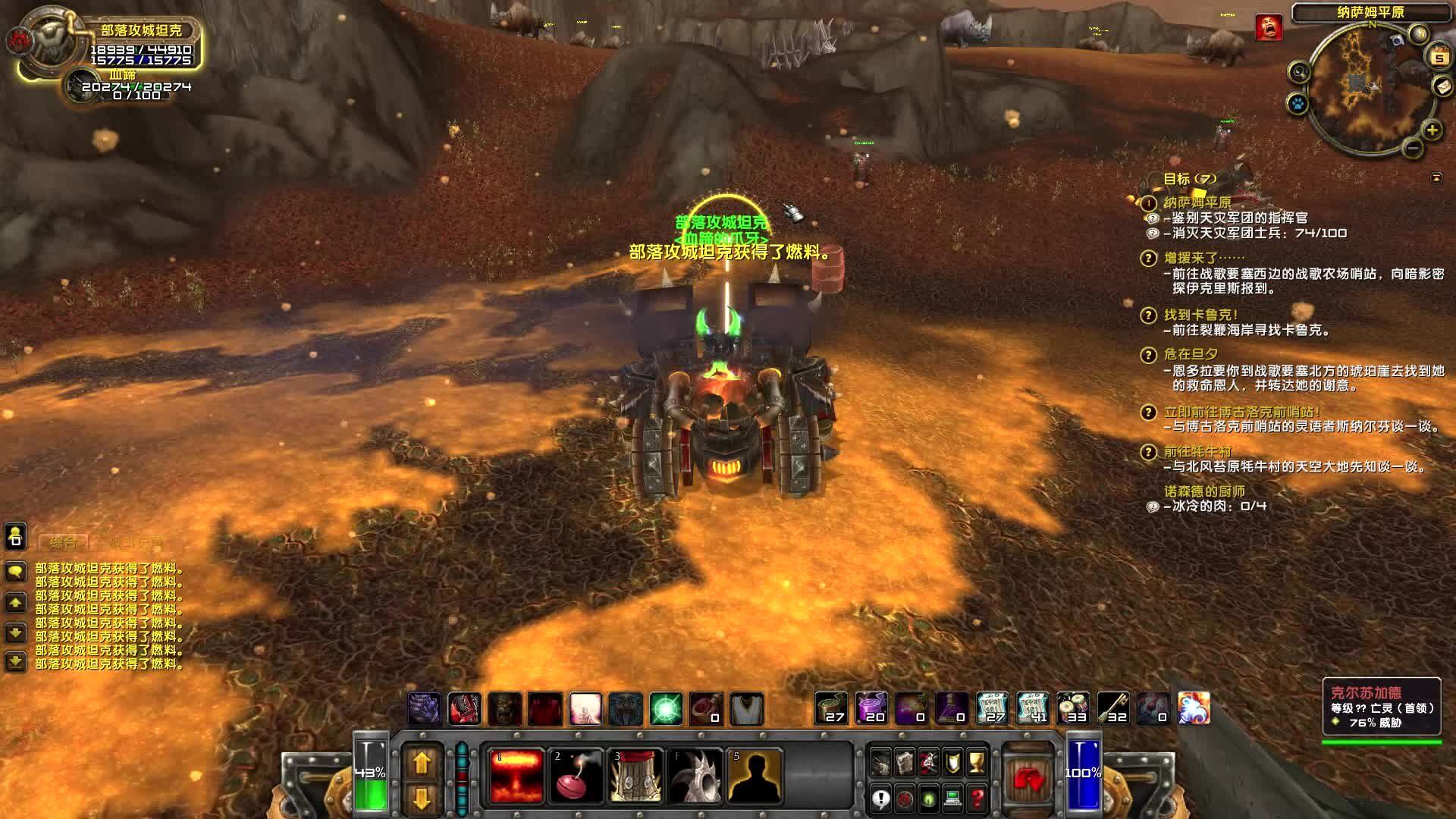Fire the mushroom-cloud explosion vehicle ability
This screenshot has height=819, width=1456.
click(x=516, y=775)
